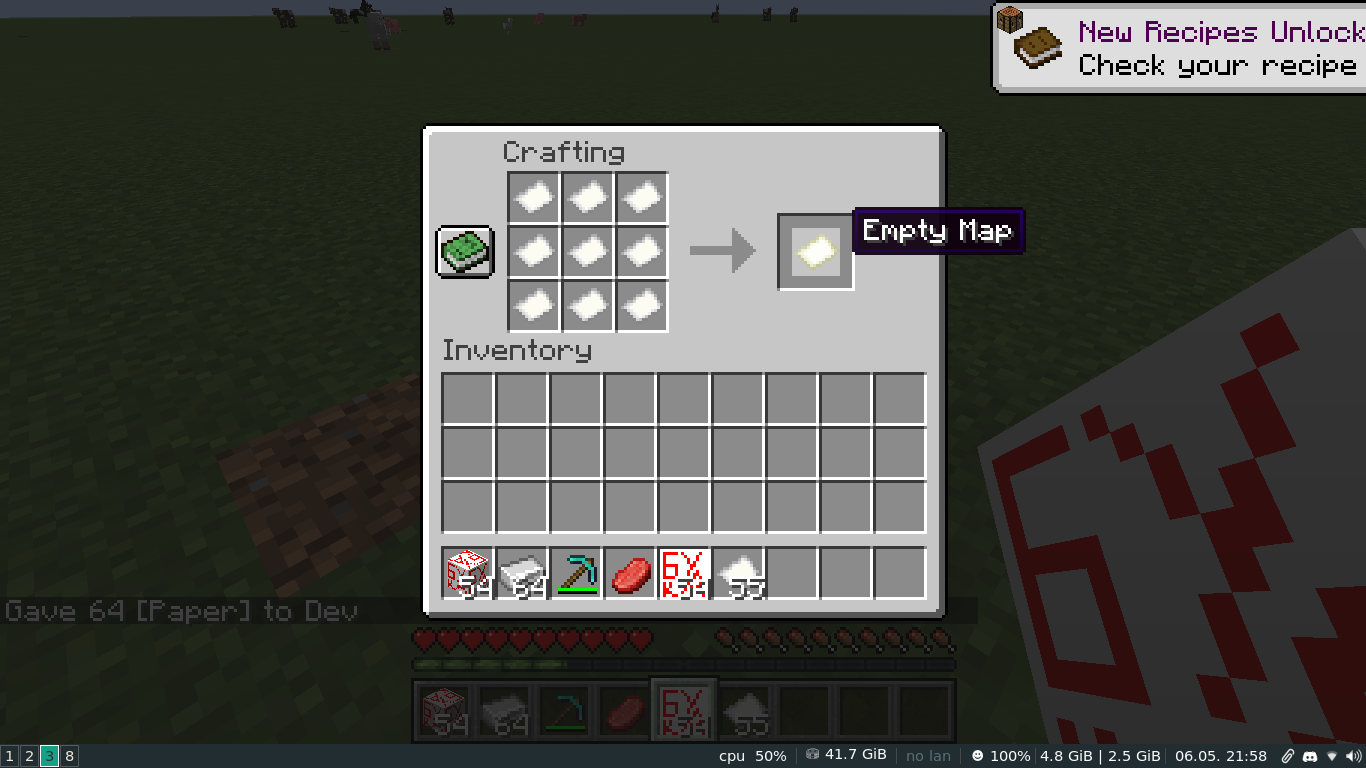Select the fifth hotbar slot with the flat item

[x=684, y=572]
